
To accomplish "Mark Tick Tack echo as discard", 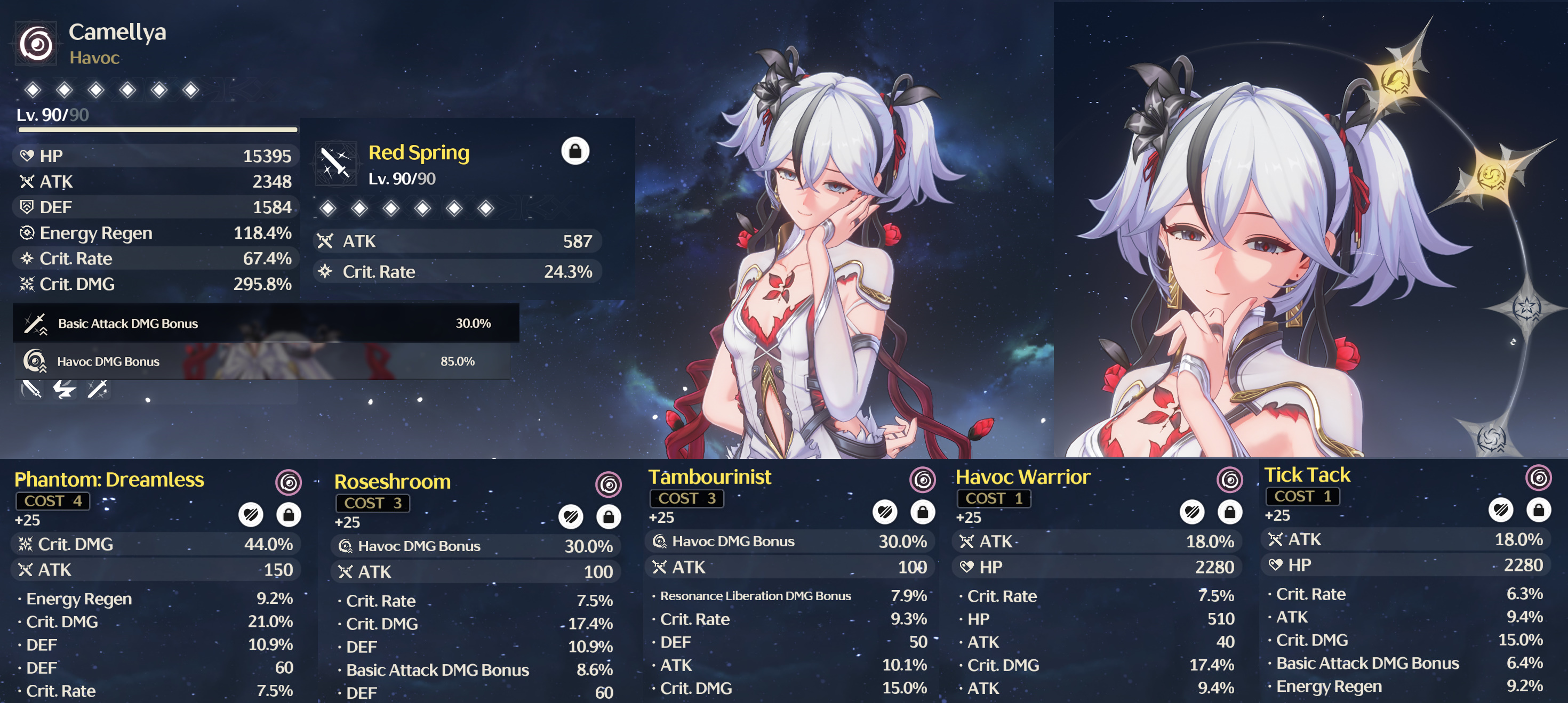I will click(1500, 510).
